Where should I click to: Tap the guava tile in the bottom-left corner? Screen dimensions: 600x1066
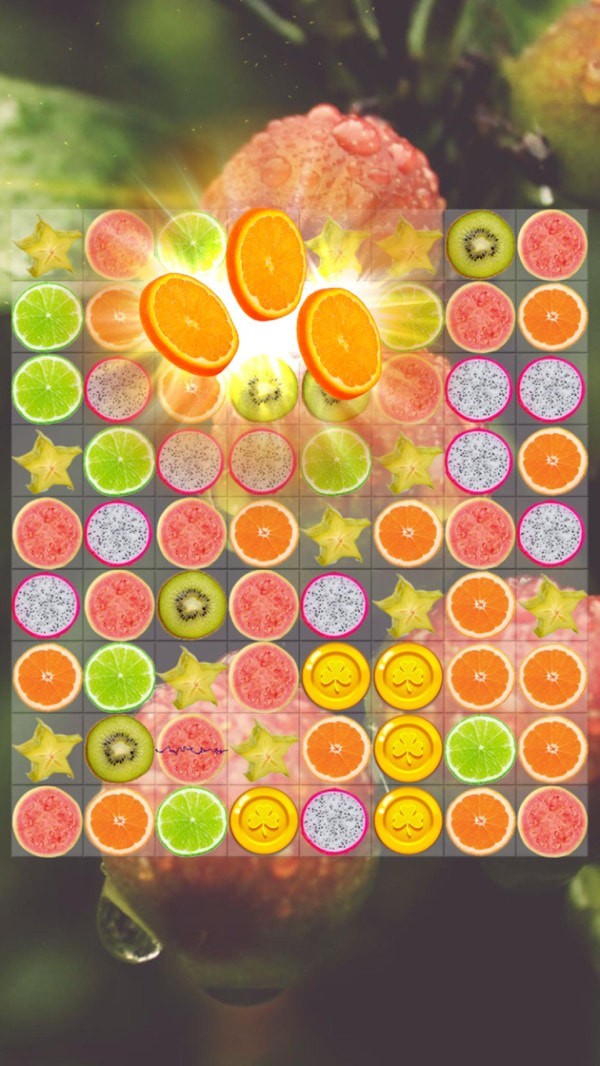(x=47, y=820)
